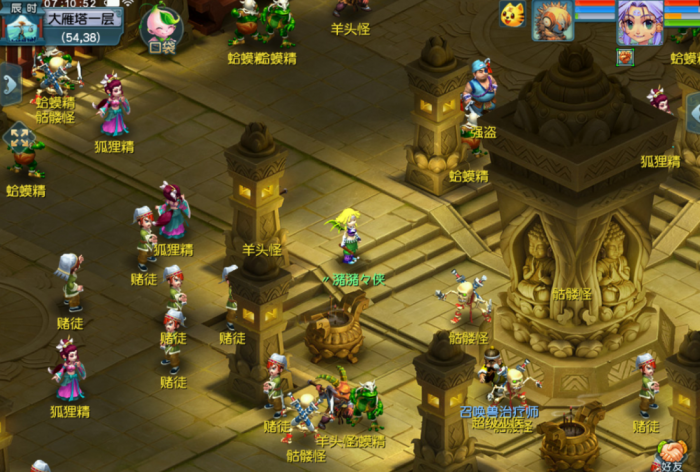Viewport: 700px width, 472px height.
Task: Tap the yellow cat face icon
Action: 512,15
